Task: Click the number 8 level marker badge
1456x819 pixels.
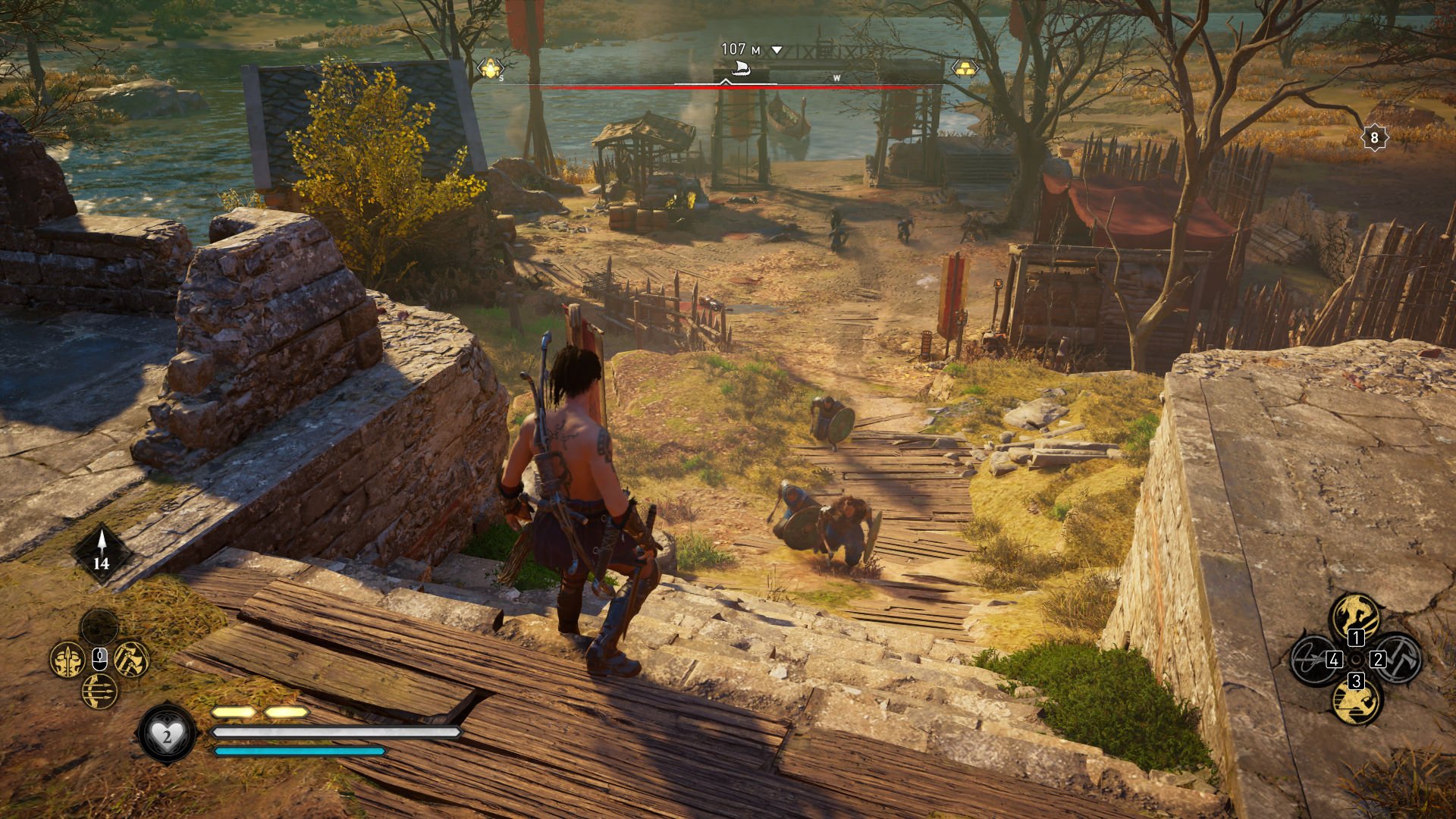Action: 1374,138
